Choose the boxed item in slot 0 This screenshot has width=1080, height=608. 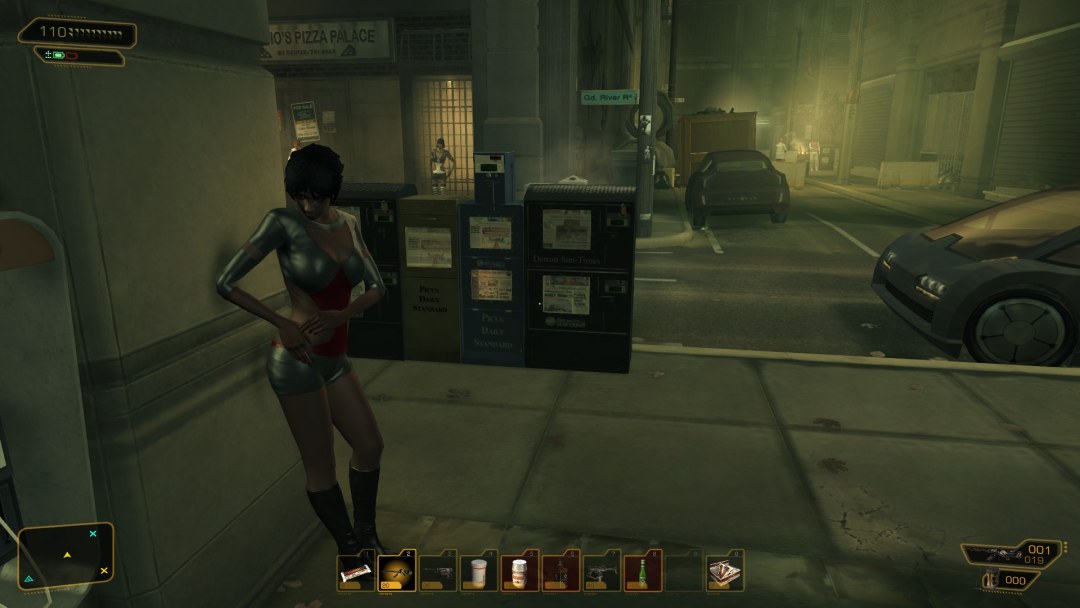click(x=724, y=572)
